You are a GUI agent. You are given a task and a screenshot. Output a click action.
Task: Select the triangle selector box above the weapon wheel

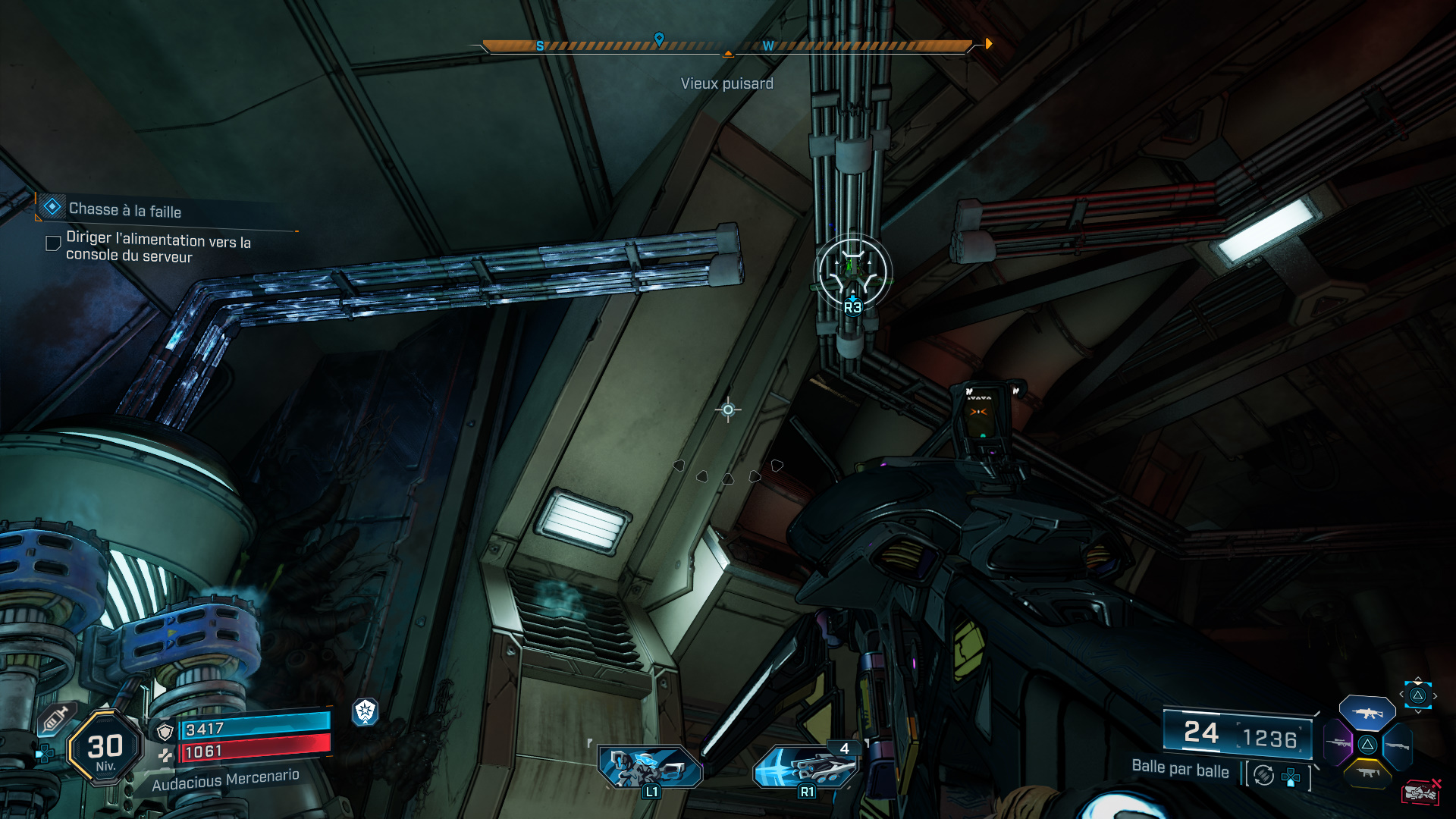pos(1417,695)
